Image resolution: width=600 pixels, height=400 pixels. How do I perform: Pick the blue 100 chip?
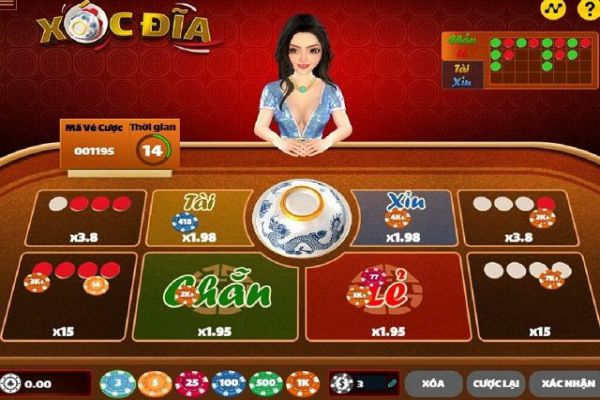[229, 384]
